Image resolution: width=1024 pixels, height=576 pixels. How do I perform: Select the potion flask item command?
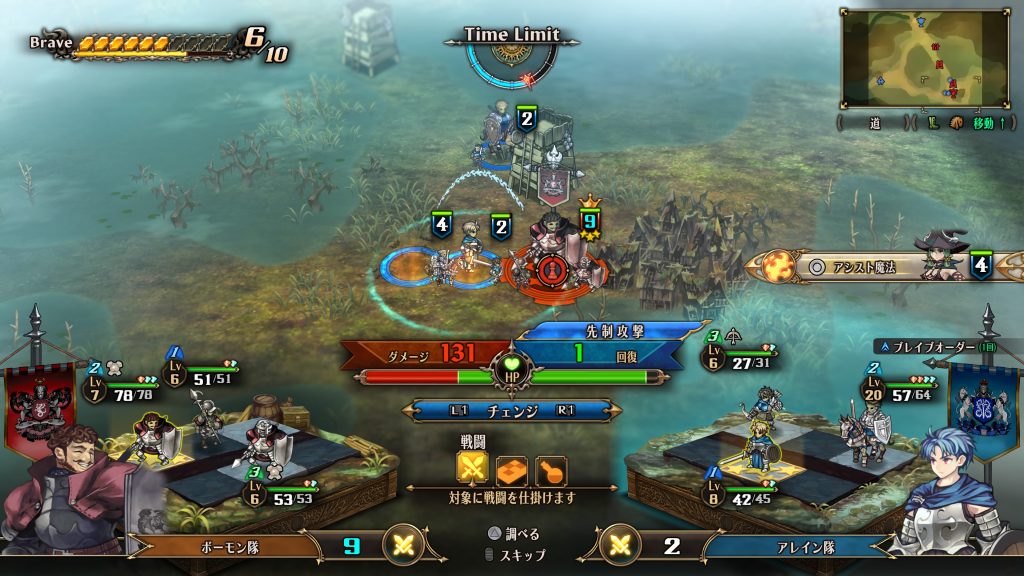(x=549, y=467)
